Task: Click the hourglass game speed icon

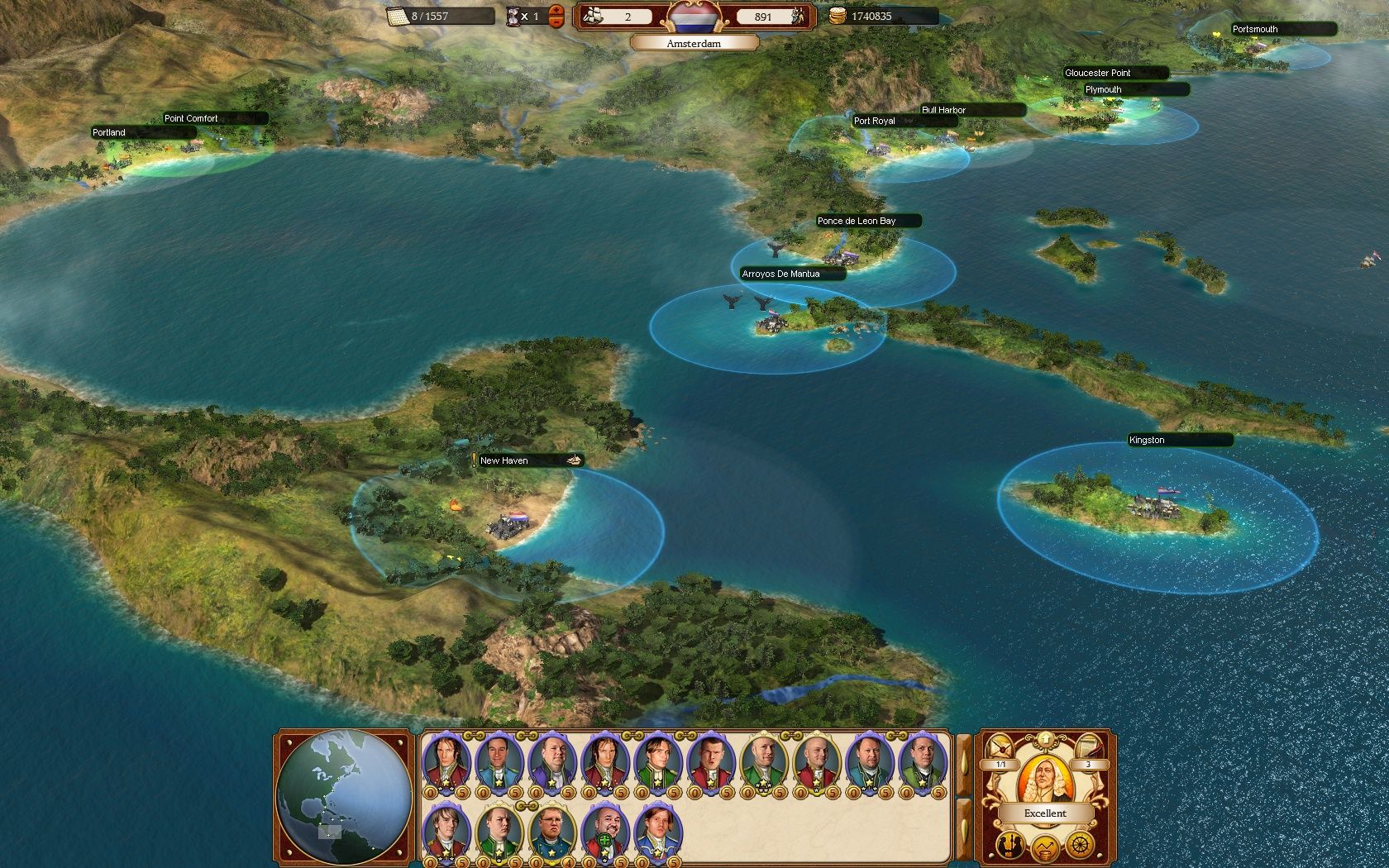Action: (x=512, y=16)
